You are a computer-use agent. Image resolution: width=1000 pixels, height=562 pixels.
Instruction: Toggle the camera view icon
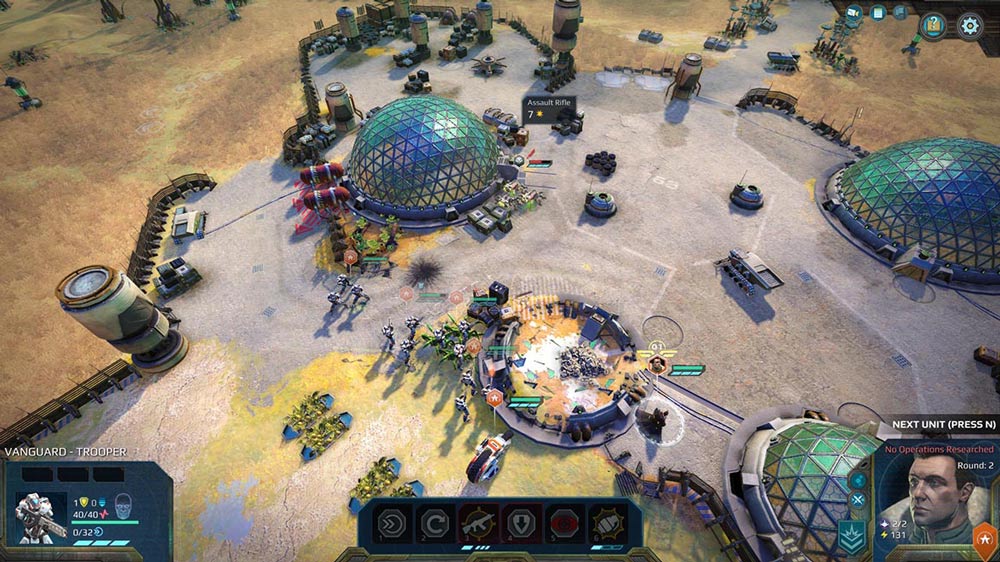[854, 13]
